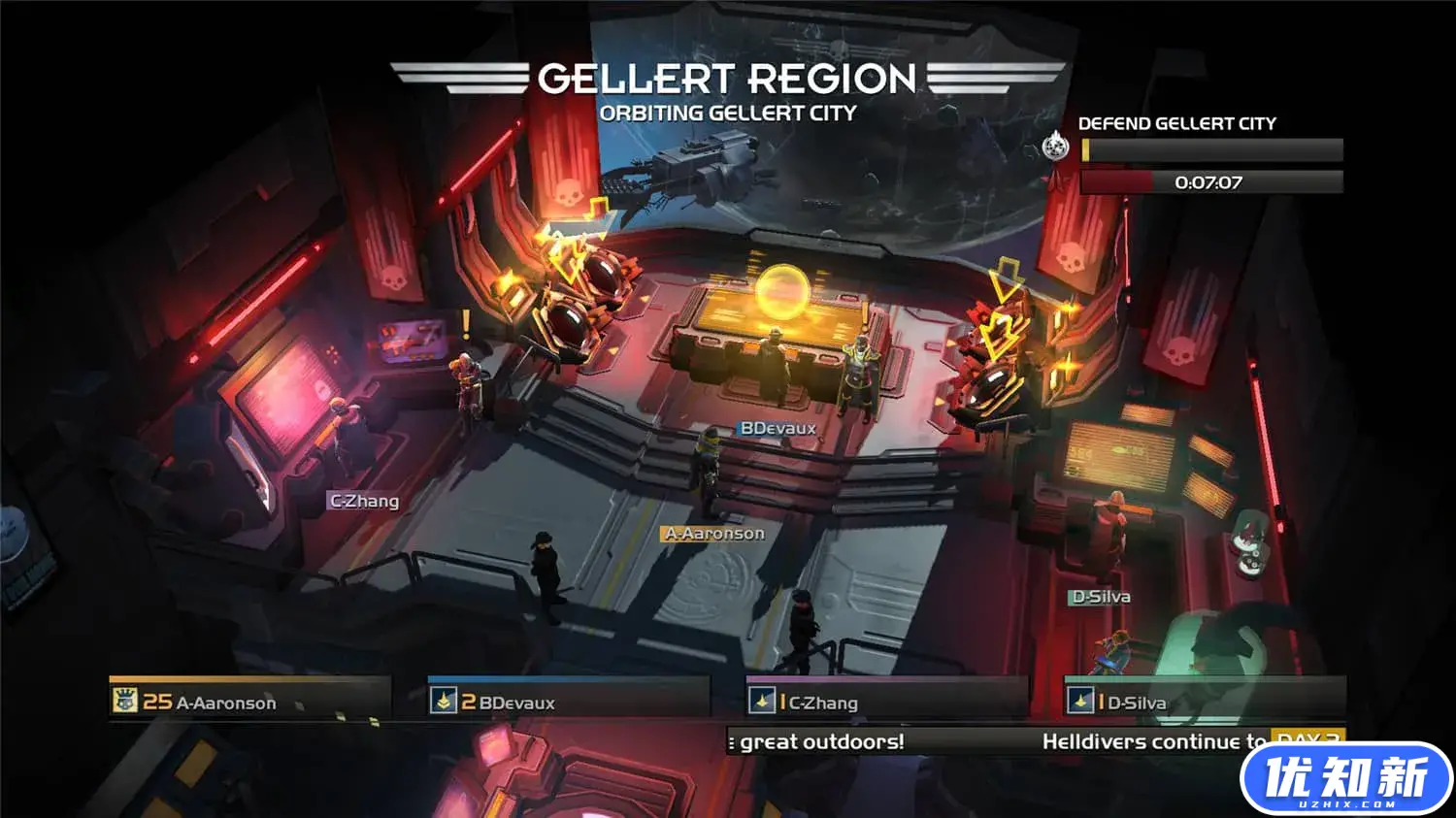This screenshot has width=1456, height=818.
Task: Select BDevaux's player panel
Action: point(568,701)
